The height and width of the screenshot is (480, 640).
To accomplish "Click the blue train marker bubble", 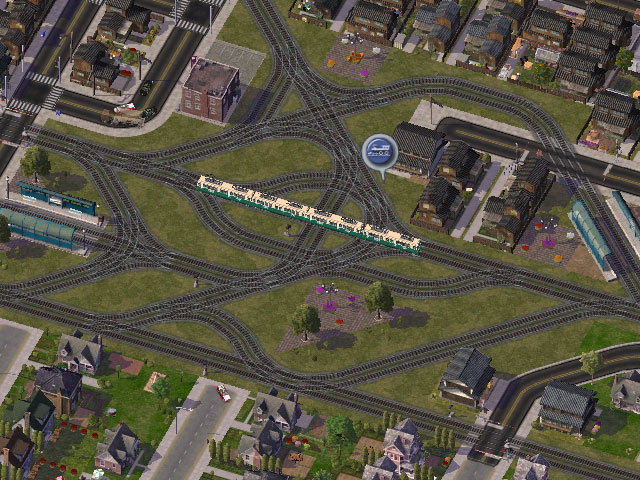I will pos(379,153).
